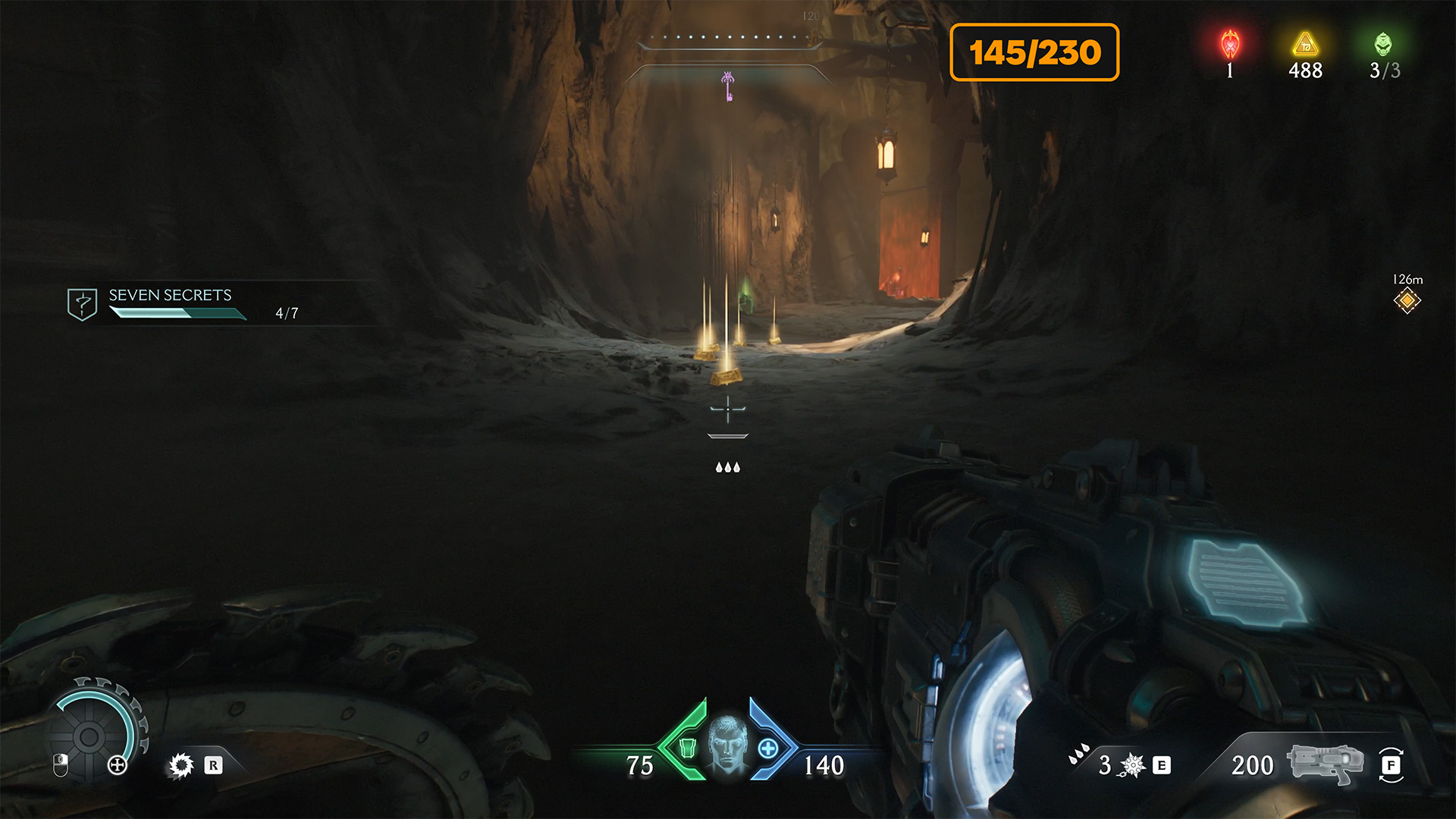The width and height of the screenshot is (1456, 819).
Task: Activate the spiky burst ability icon
Action: click(x=1132, y=765)
